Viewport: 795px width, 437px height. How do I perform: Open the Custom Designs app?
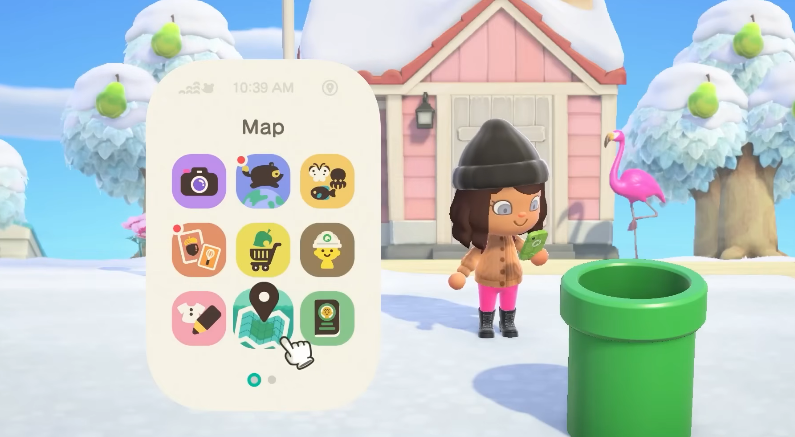coord(199,318)
